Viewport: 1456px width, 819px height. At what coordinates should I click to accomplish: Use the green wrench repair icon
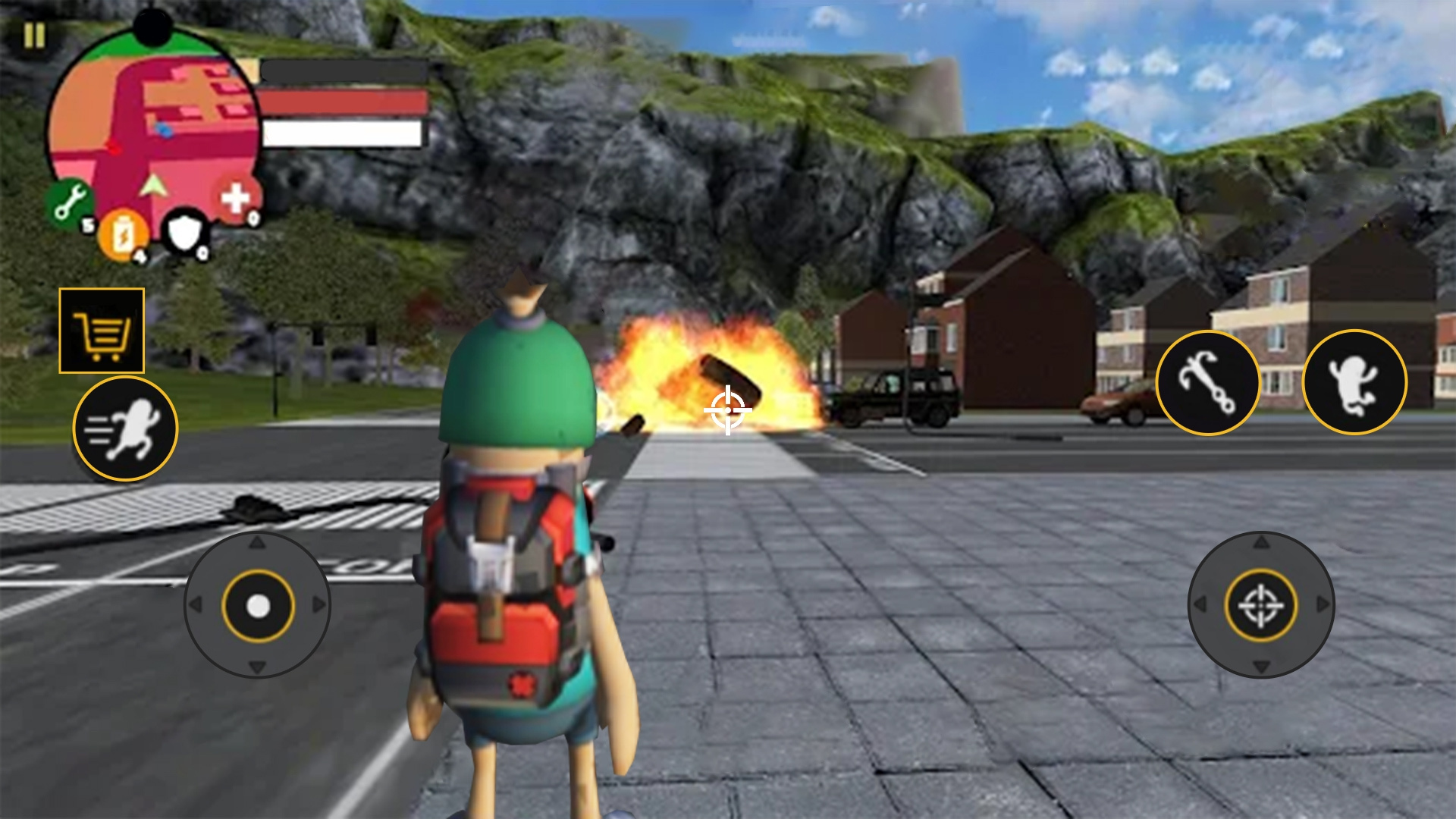(70, 203)
